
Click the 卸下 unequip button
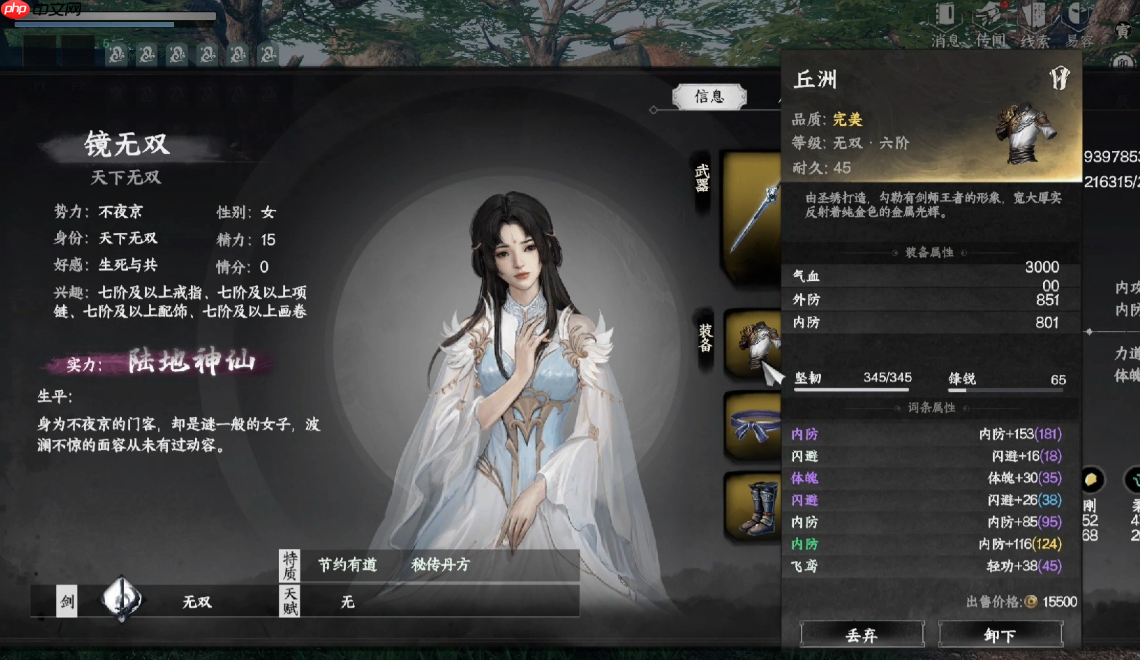[999, 634]
